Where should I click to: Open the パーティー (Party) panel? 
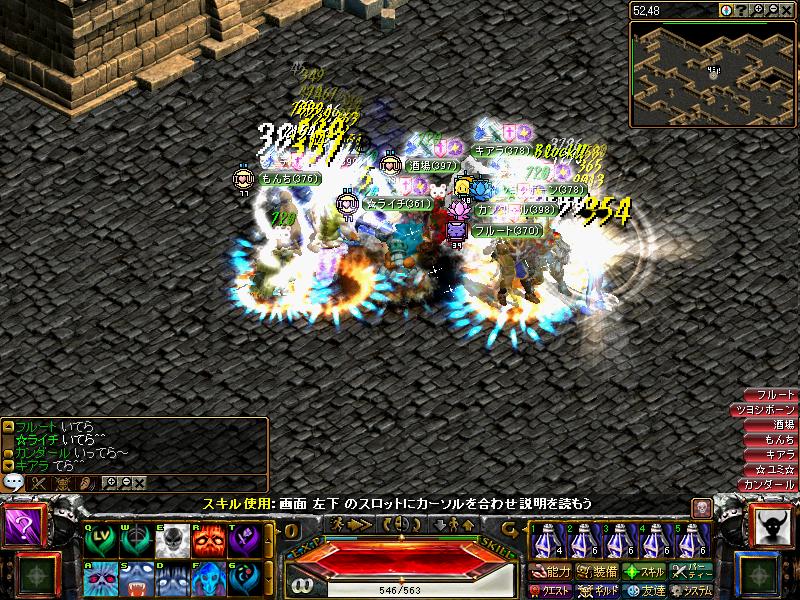[x=690, y=572]
